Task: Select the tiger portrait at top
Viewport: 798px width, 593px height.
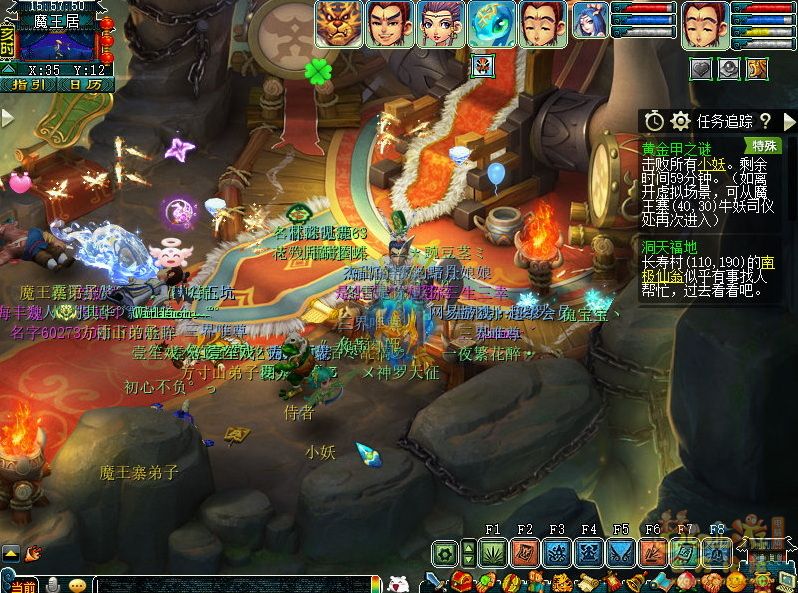Action: 339,24
